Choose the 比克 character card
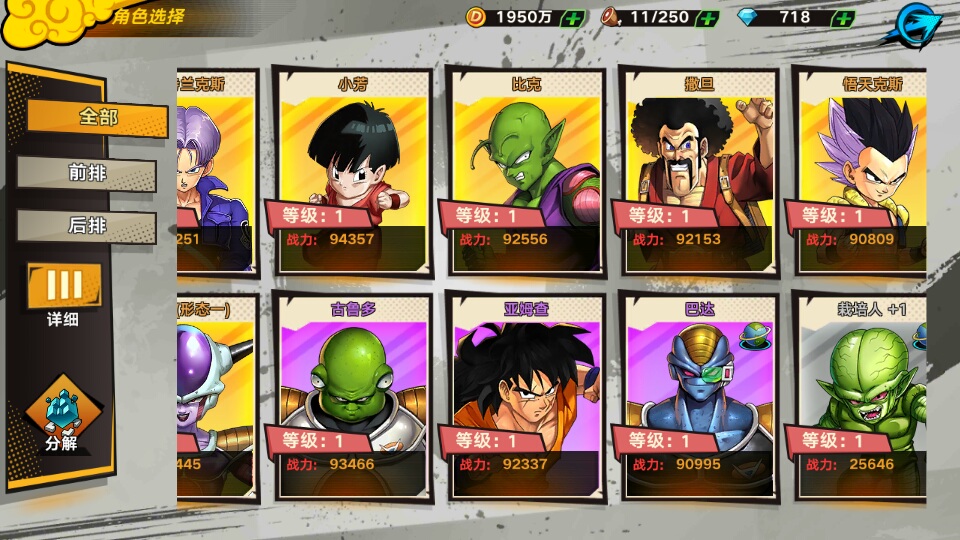 526,172
